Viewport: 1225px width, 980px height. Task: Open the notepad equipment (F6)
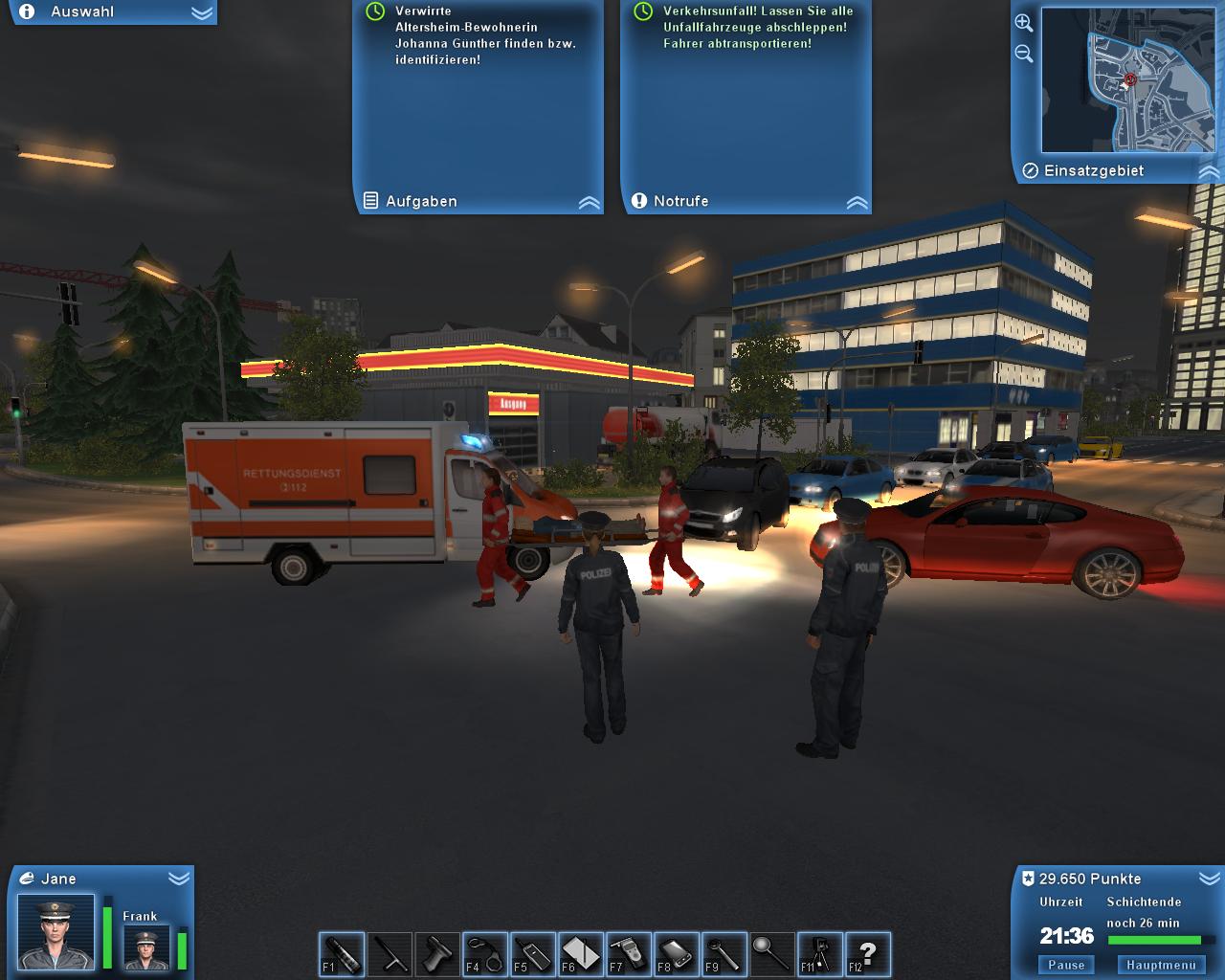click(579, 954)
